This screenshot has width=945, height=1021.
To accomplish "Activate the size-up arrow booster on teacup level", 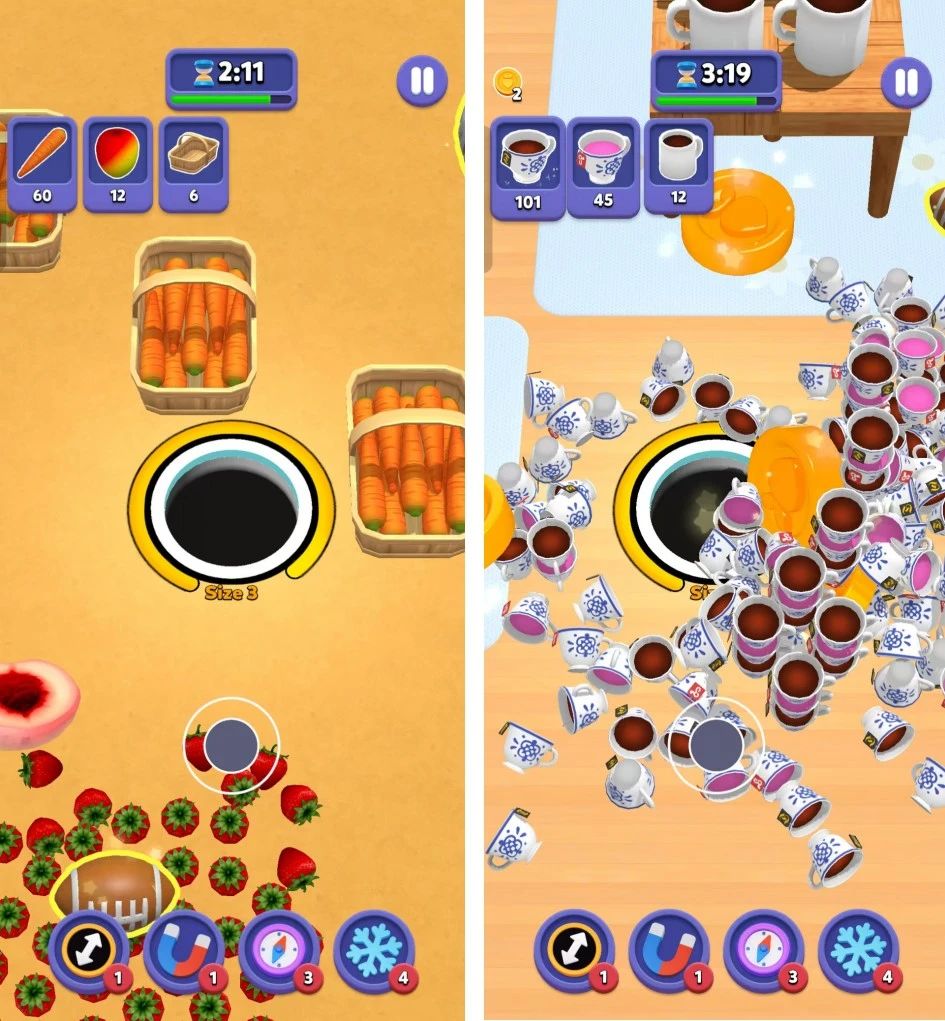I will click(x=573, y=951).
